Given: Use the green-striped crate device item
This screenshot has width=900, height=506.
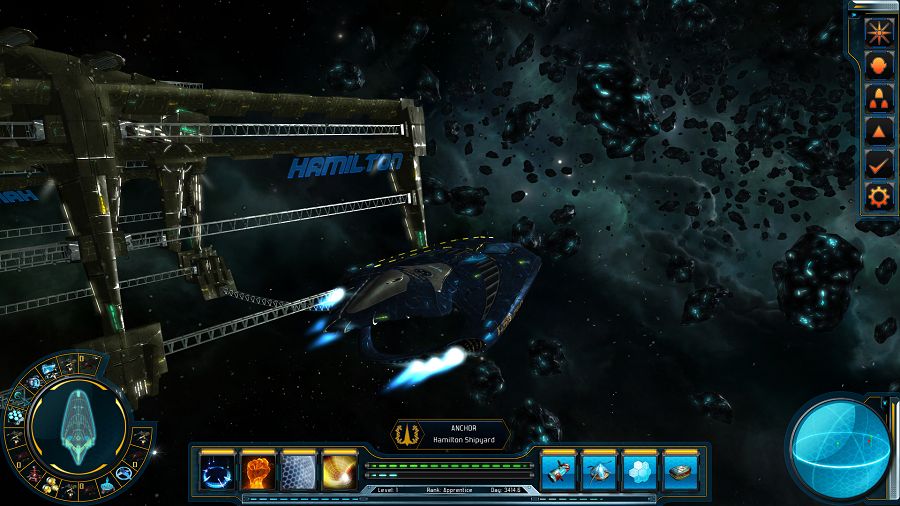Looking at the screenshot, I should [x=681, y=470].
